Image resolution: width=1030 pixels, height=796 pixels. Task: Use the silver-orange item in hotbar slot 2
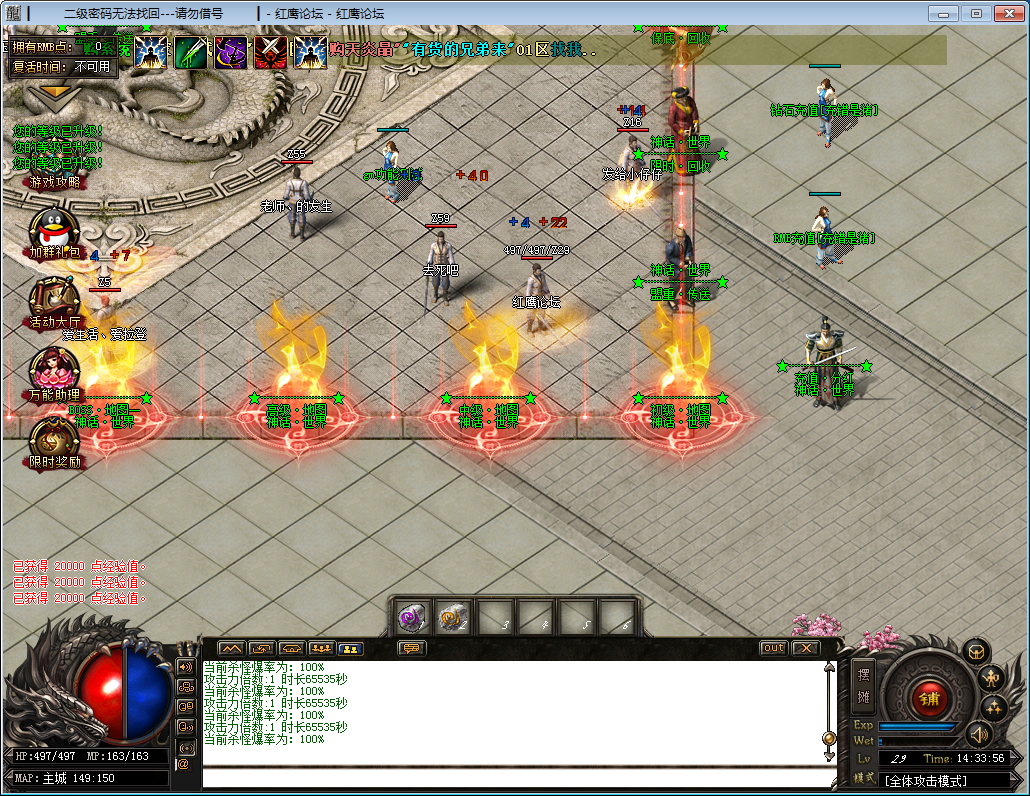(x=453, y=617)
